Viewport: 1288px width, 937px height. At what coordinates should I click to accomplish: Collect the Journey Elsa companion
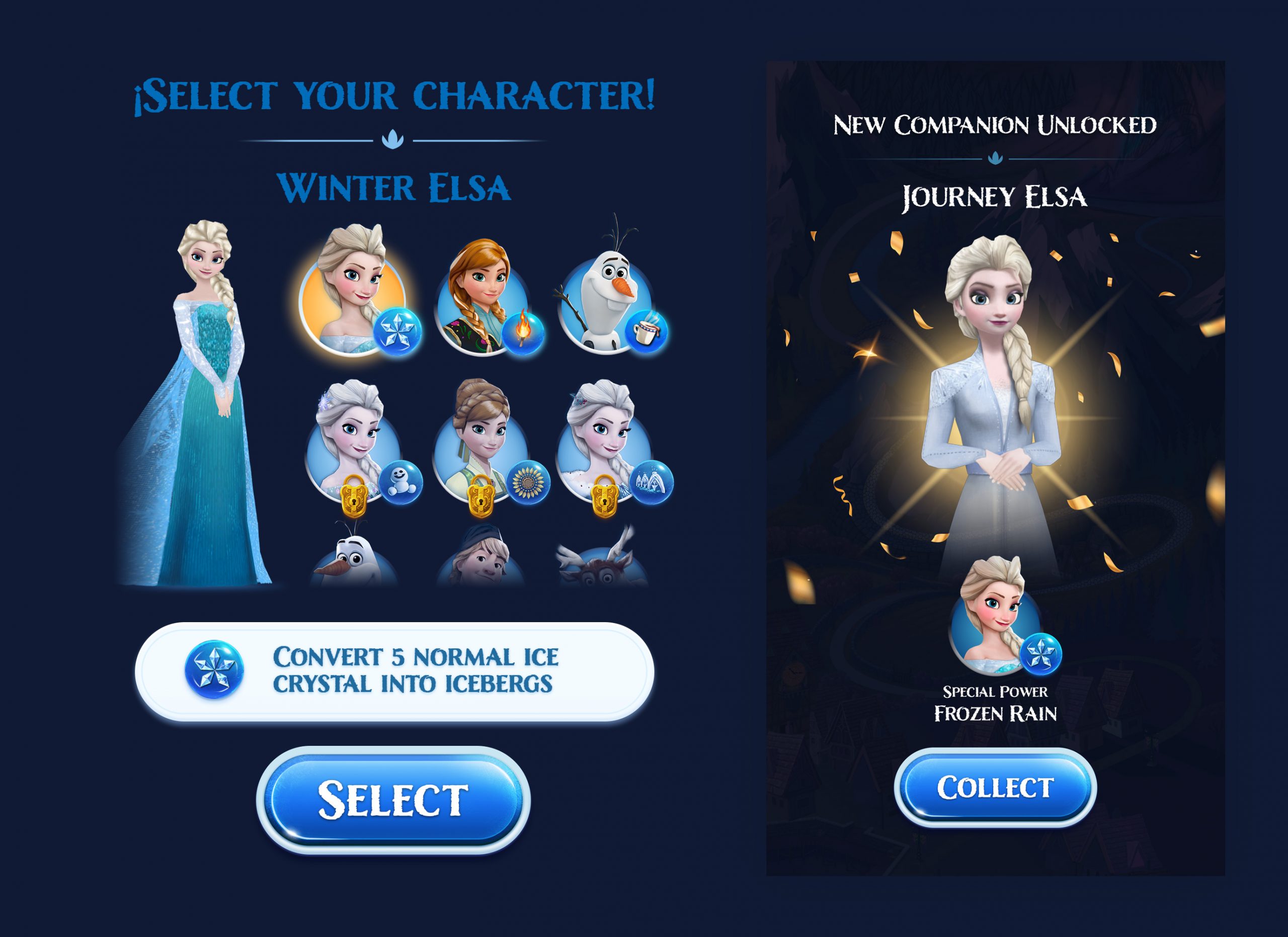pyautogui.click(x=995, y=787)
